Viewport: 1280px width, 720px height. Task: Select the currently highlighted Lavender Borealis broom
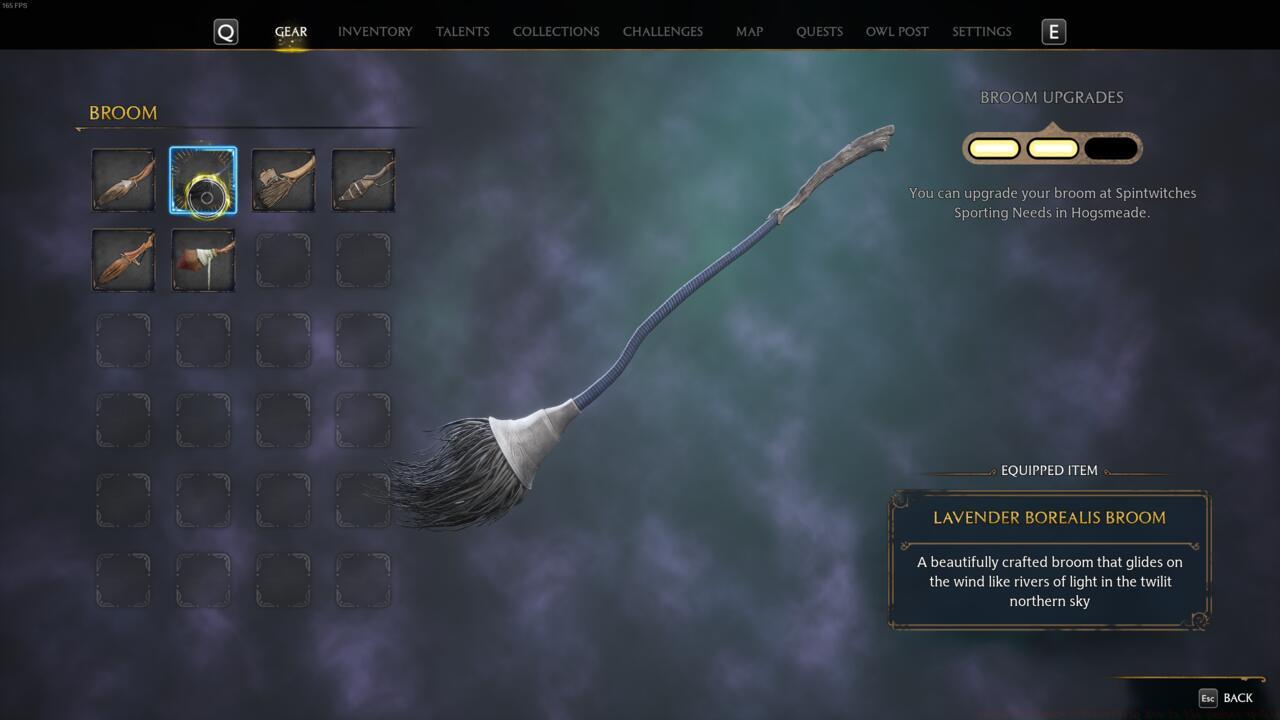(203, 181)
